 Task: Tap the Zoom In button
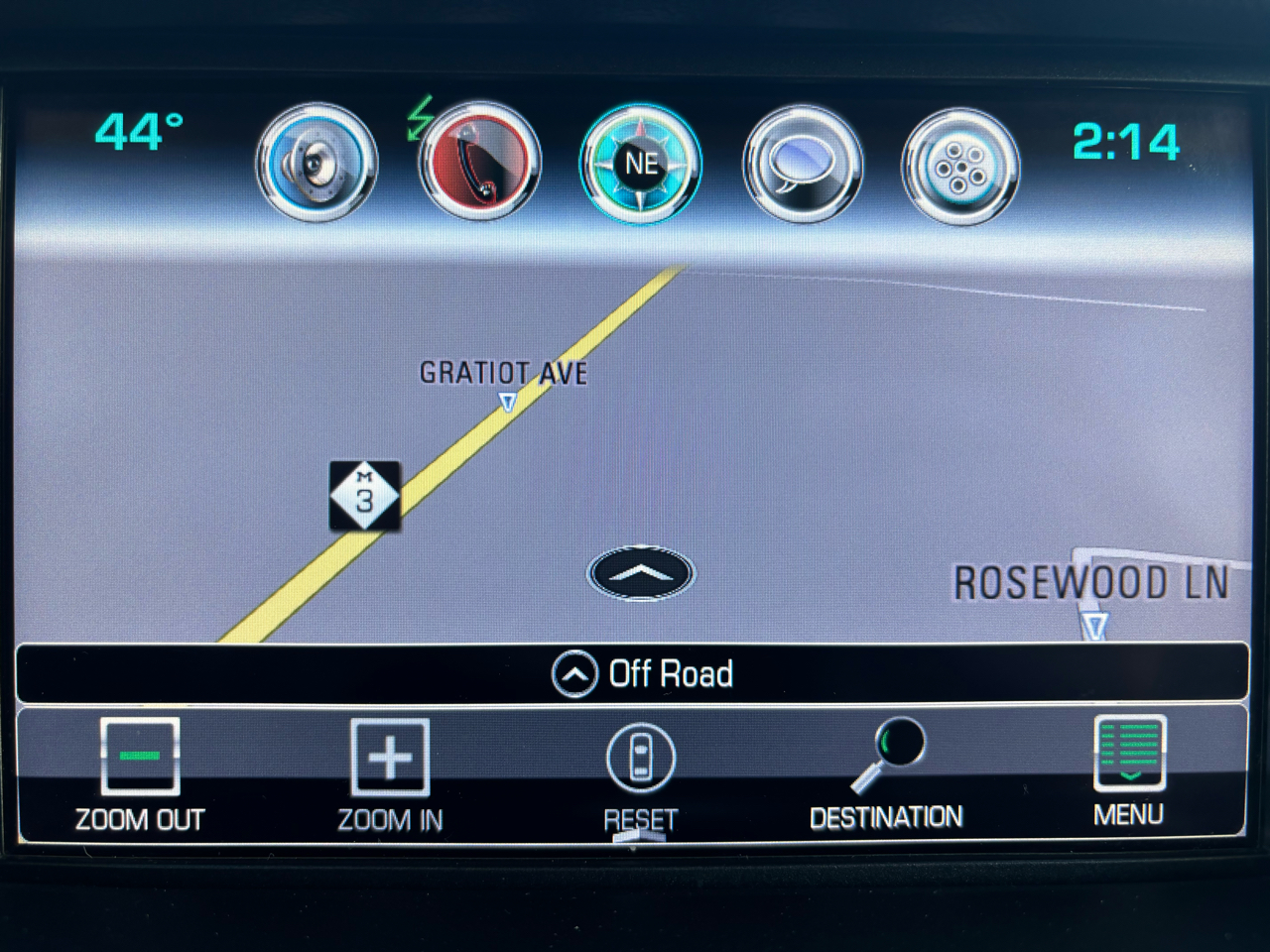(x=390, y=774)
